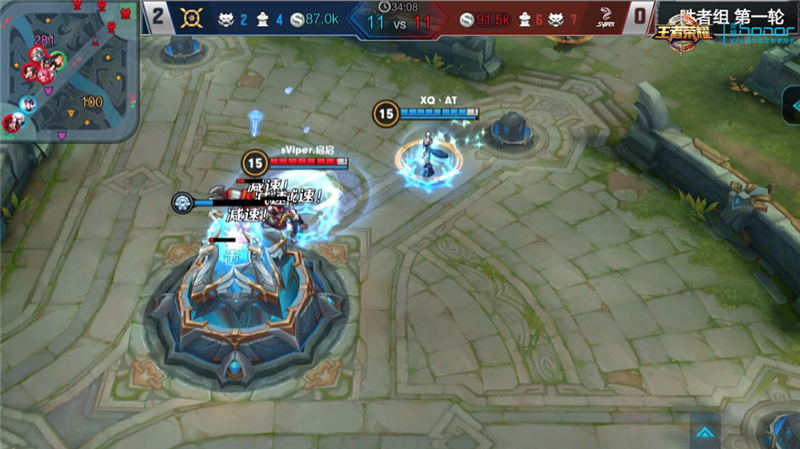The width and height of the screenshot is (800, 449).
Task: Open the side panel arrow on the right edge
Action: (792, 105)
